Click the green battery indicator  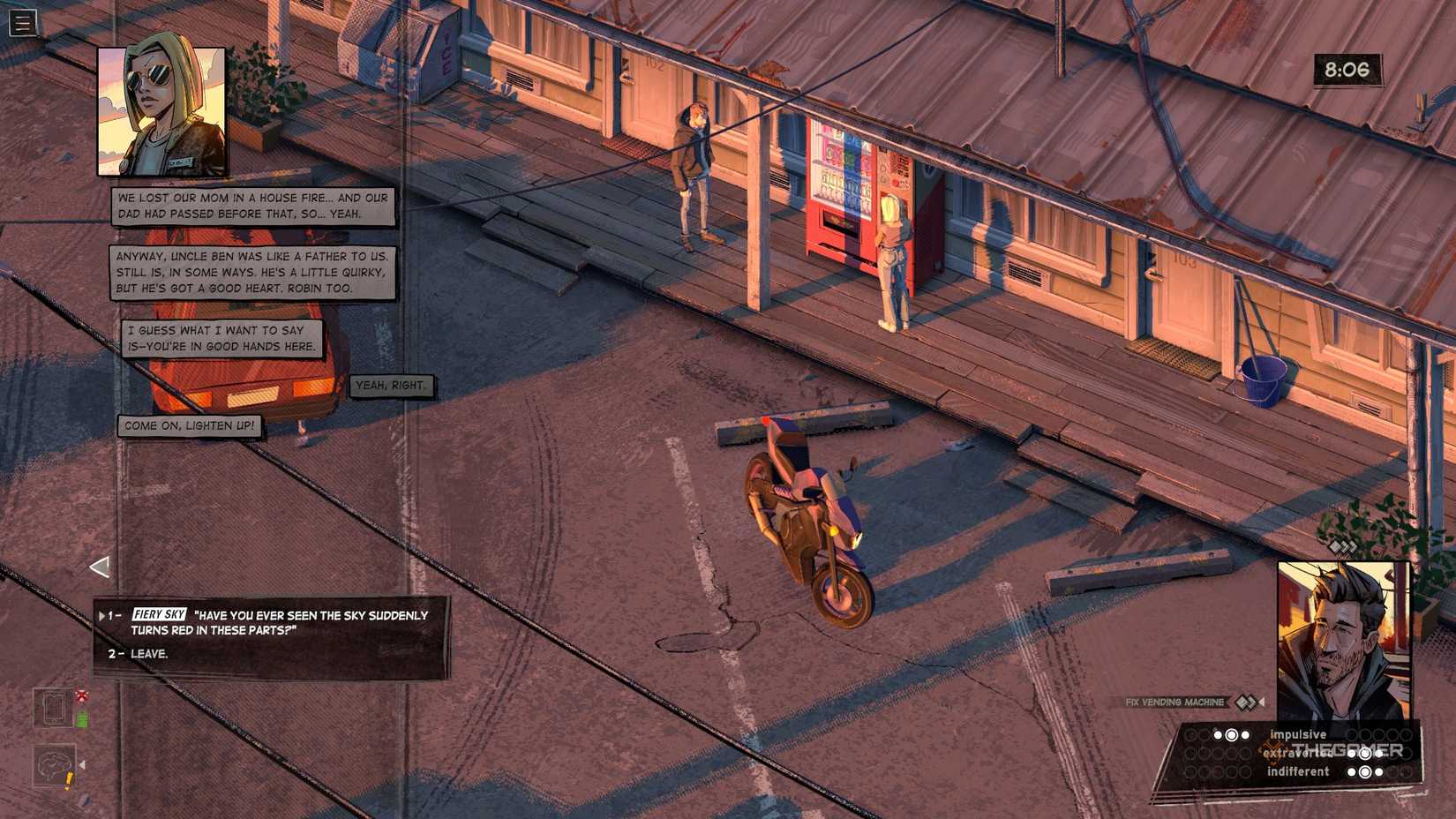(82, 717)
